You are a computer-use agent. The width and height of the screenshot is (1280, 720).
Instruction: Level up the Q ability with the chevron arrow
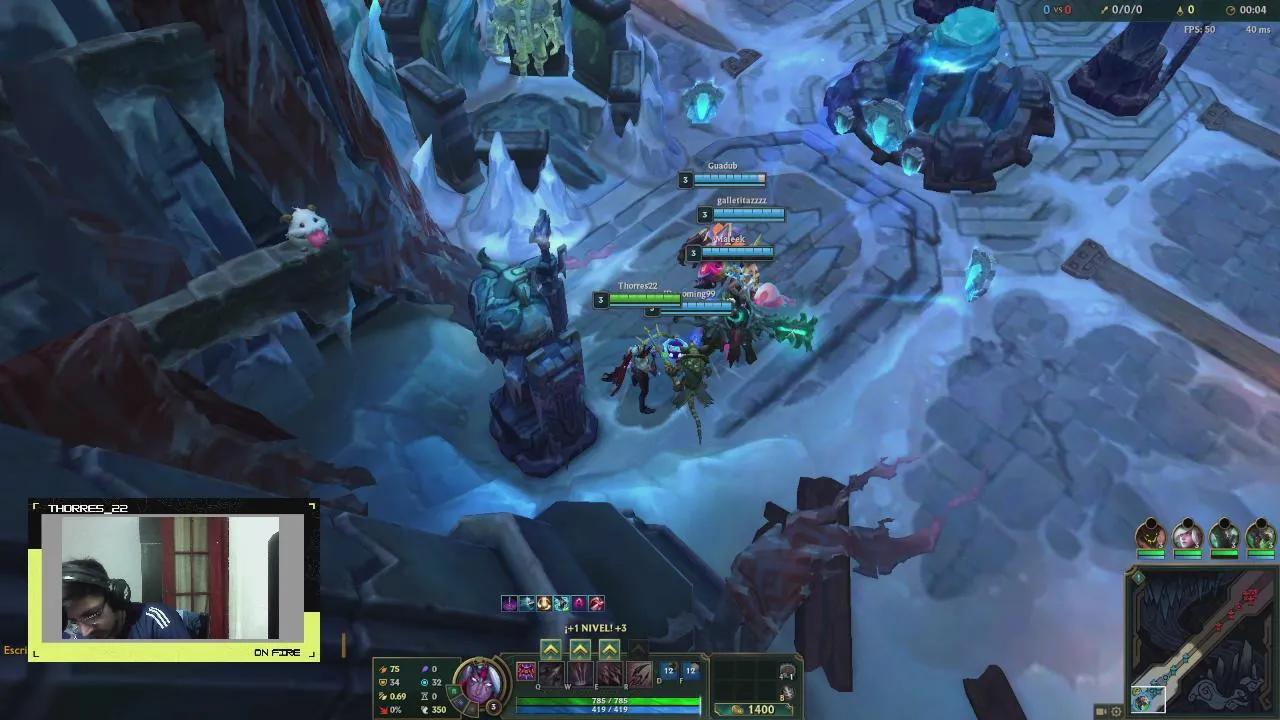point(550,649)
